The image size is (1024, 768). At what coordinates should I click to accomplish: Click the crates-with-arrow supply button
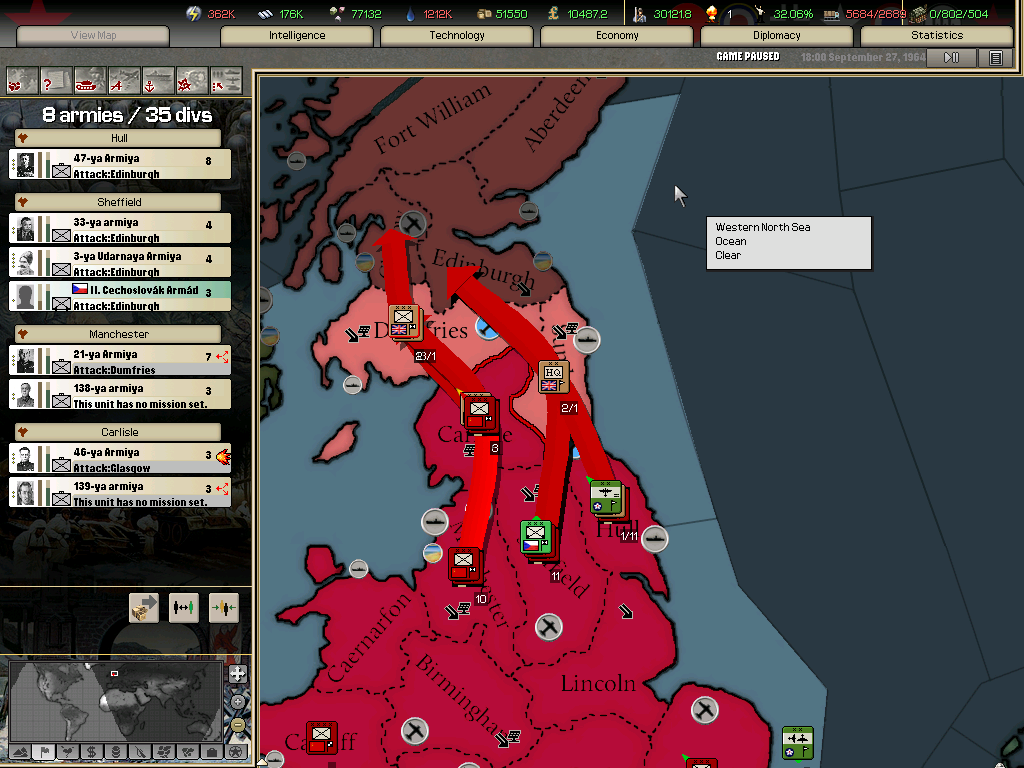(x=144, y=607)
